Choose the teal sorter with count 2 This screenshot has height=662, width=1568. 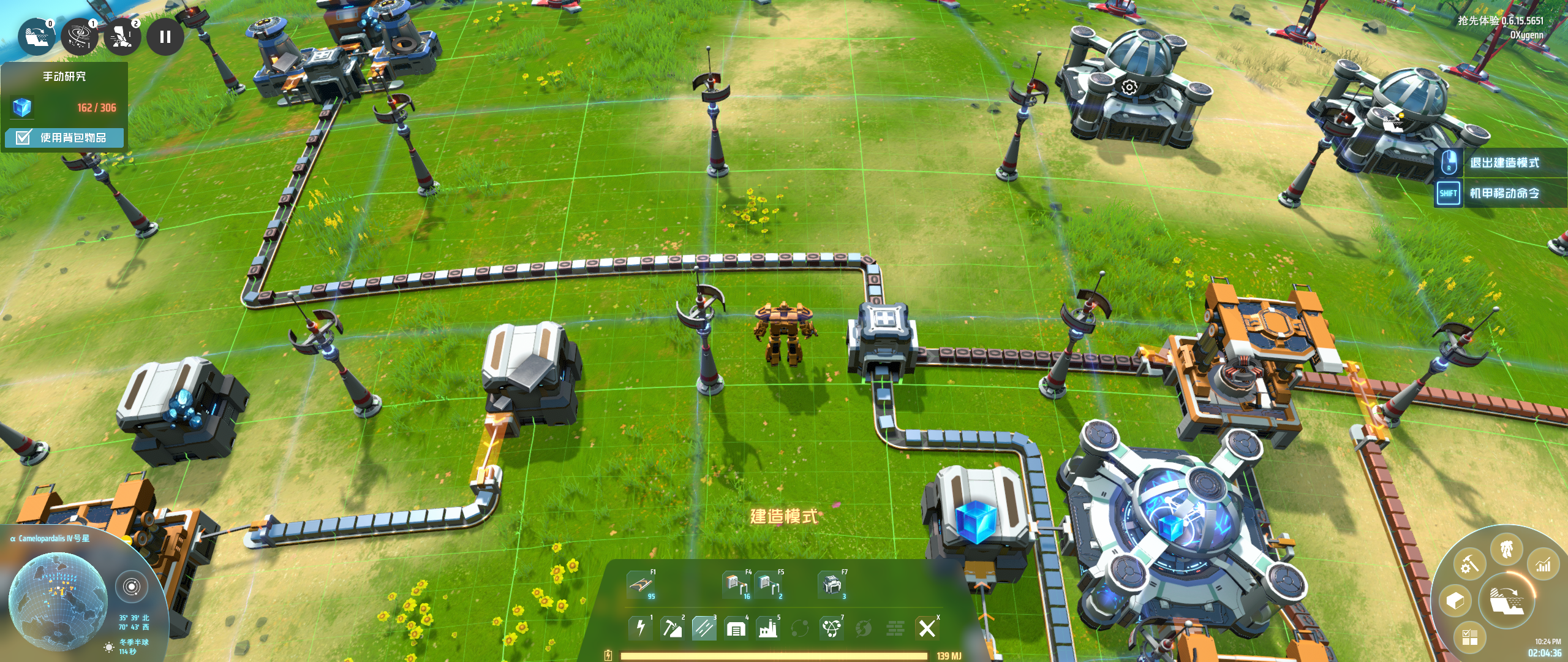tap(767, 584)
